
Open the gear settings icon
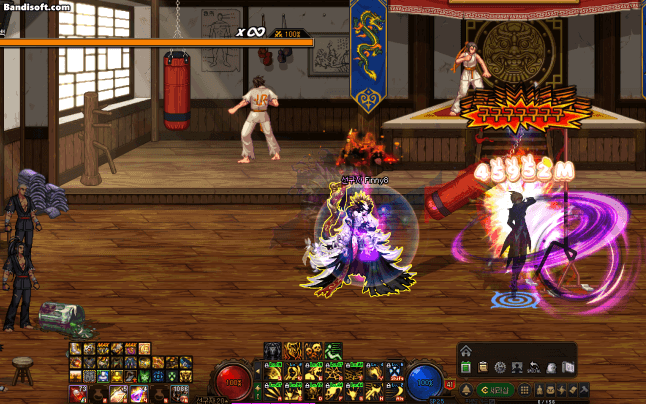tap(500, 367)
